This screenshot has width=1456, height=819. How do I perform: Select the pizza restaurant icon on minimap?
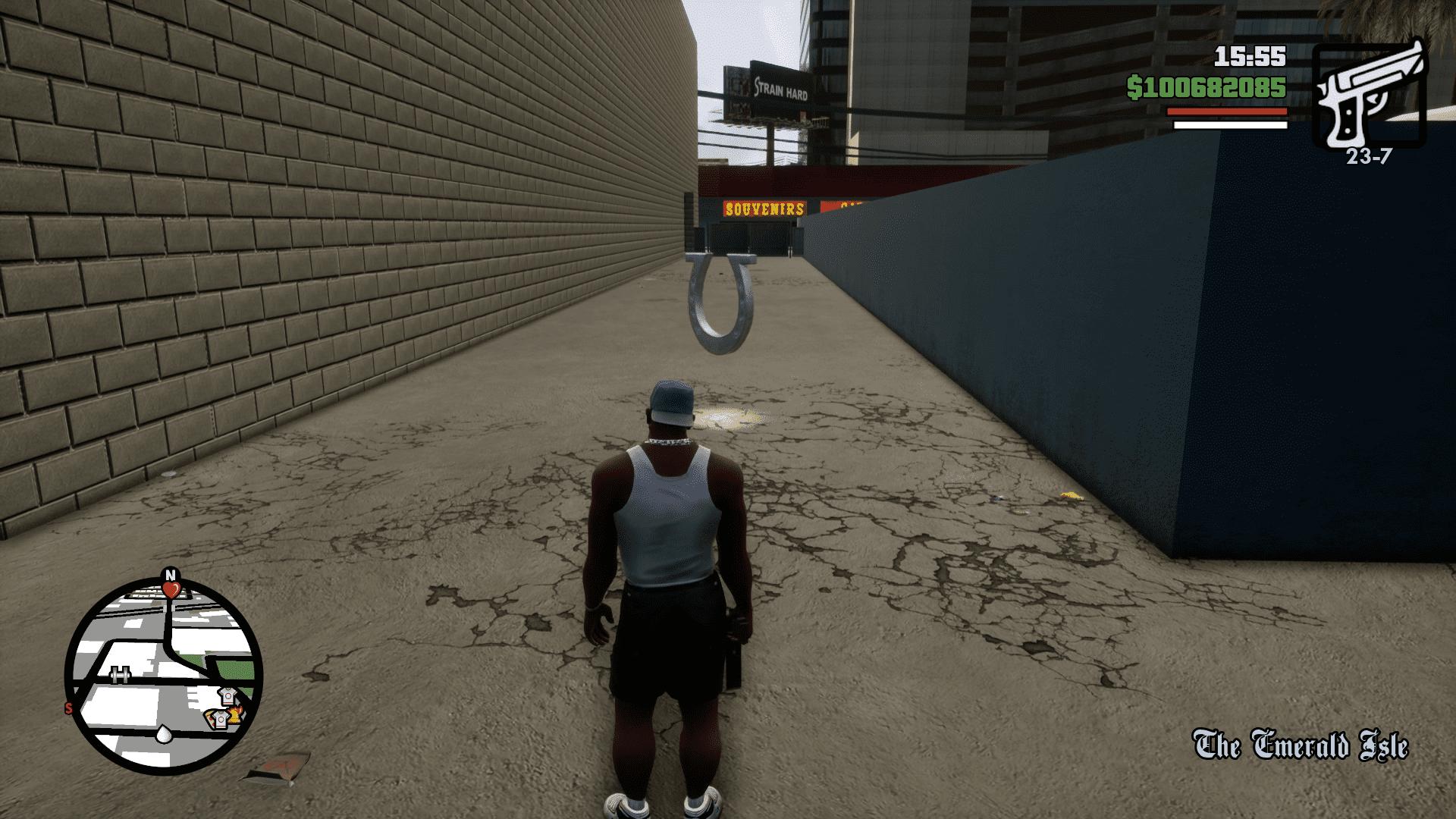coord(211,719)
